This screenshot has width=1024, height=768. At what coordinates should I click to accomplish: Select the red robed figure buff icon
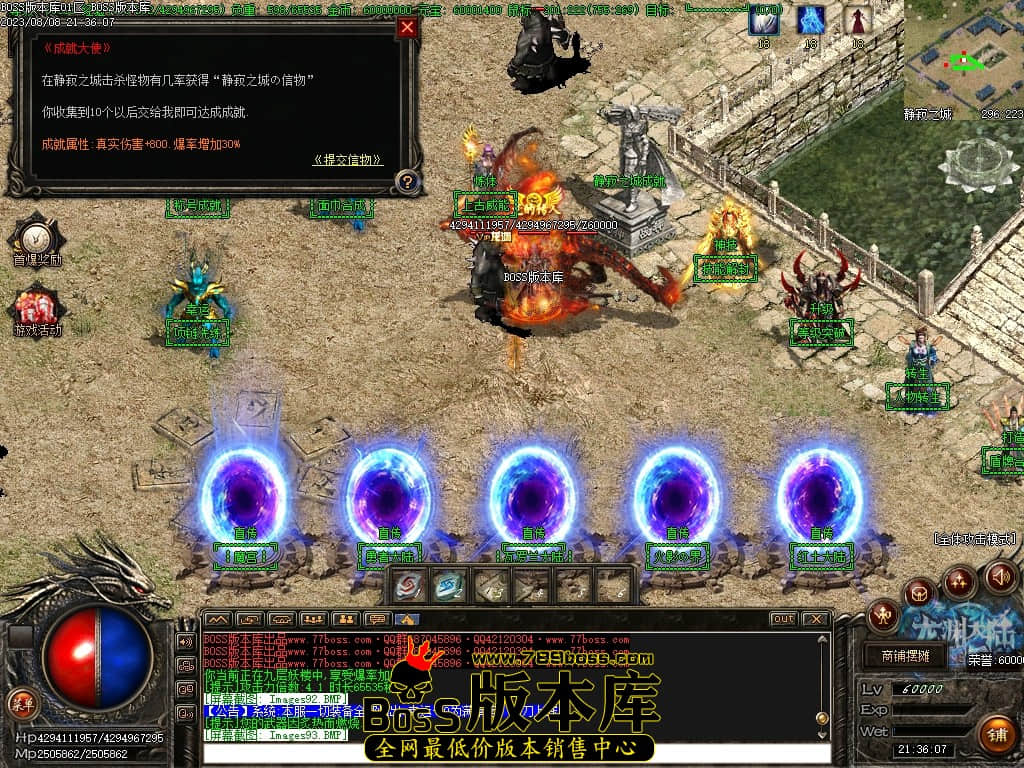(x=857, y=20)
